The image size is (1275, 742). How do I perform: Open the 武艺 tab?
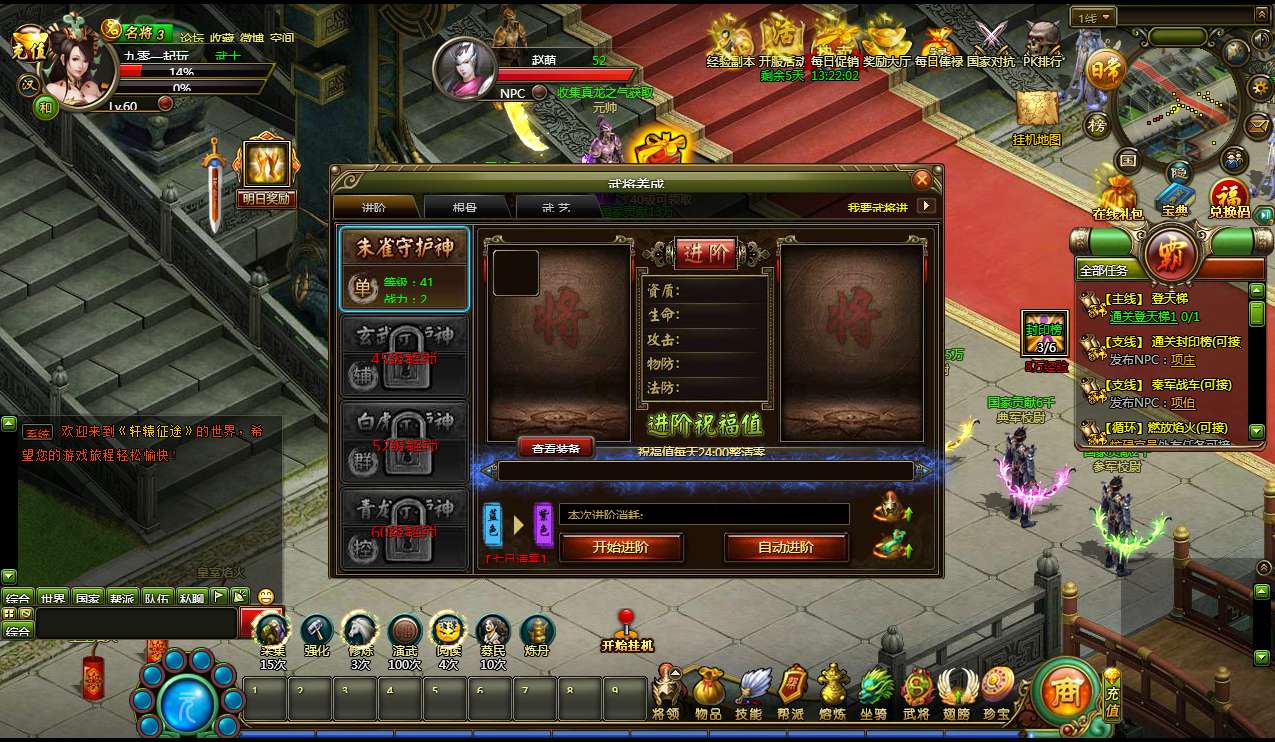pos(556,207)
